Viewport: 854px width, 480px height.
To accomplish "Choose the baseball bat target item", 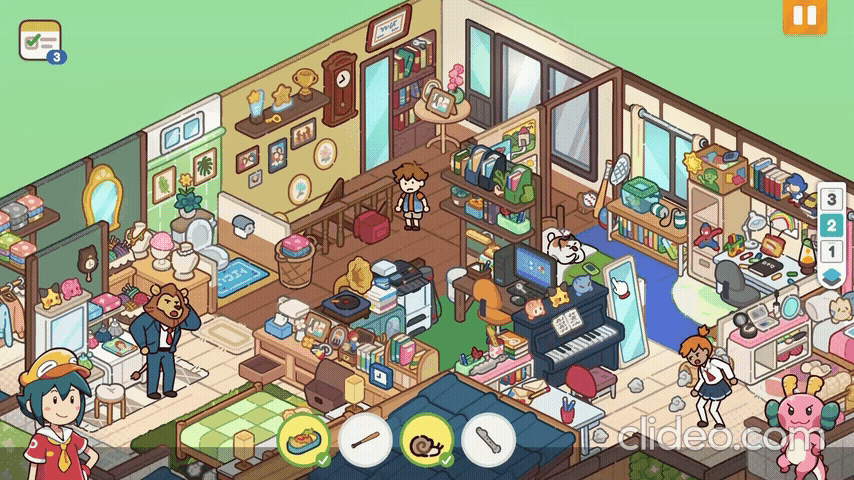I will (365, 438).
